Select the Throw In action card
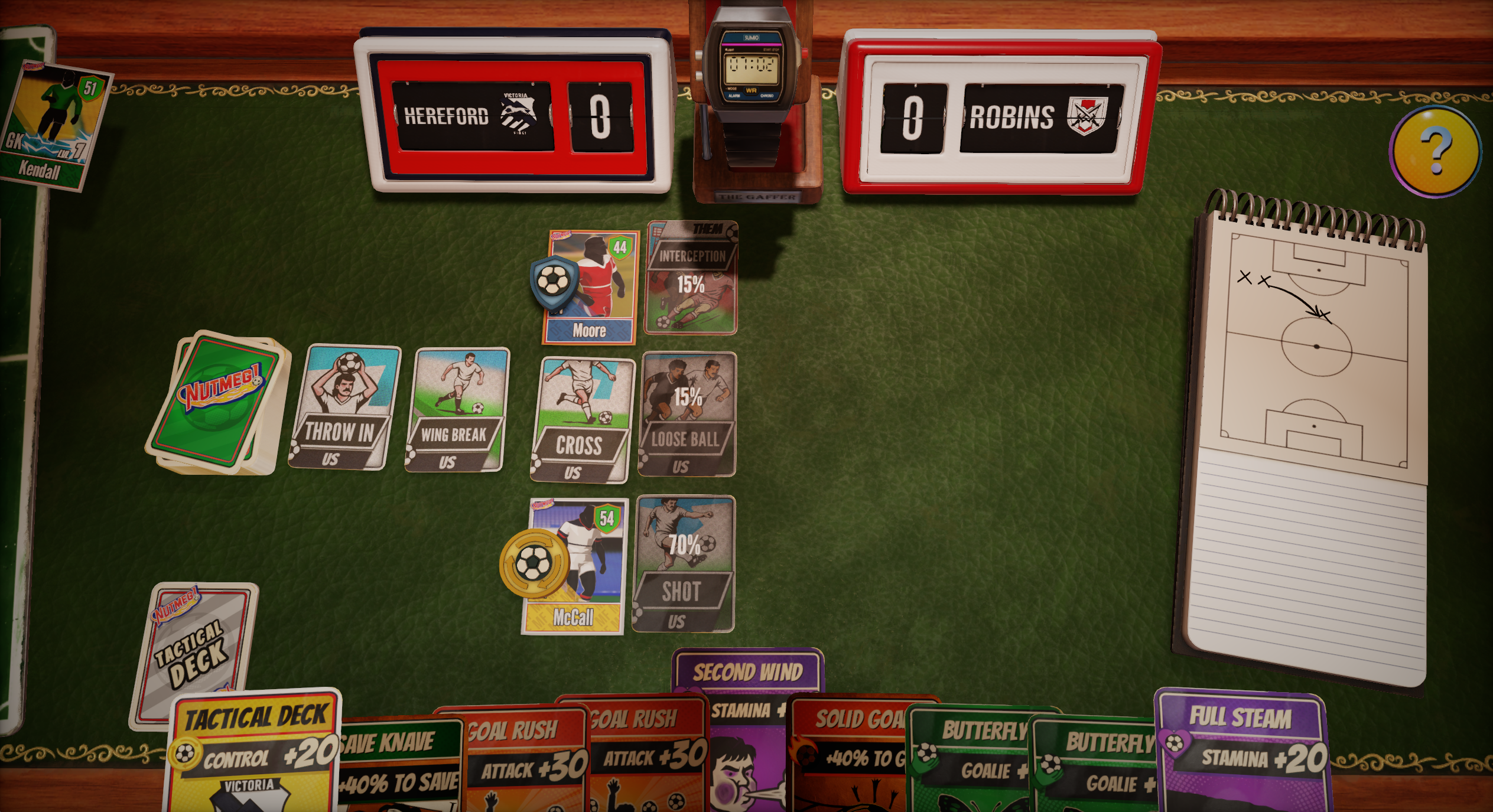 [x=341, y=407]
